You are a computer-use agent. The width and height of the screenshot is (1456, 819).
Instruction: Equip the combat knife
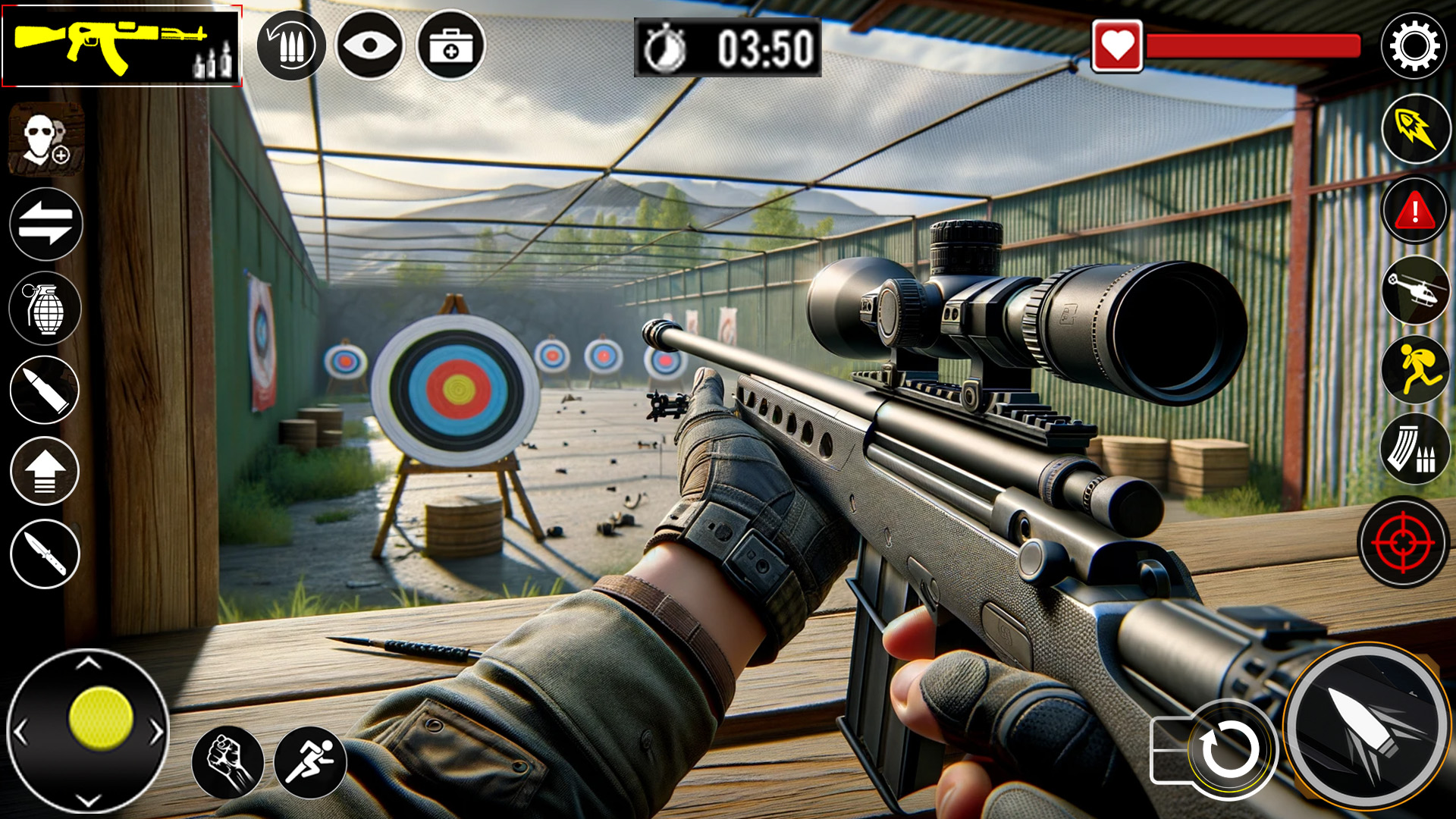(x=45, y=554)
